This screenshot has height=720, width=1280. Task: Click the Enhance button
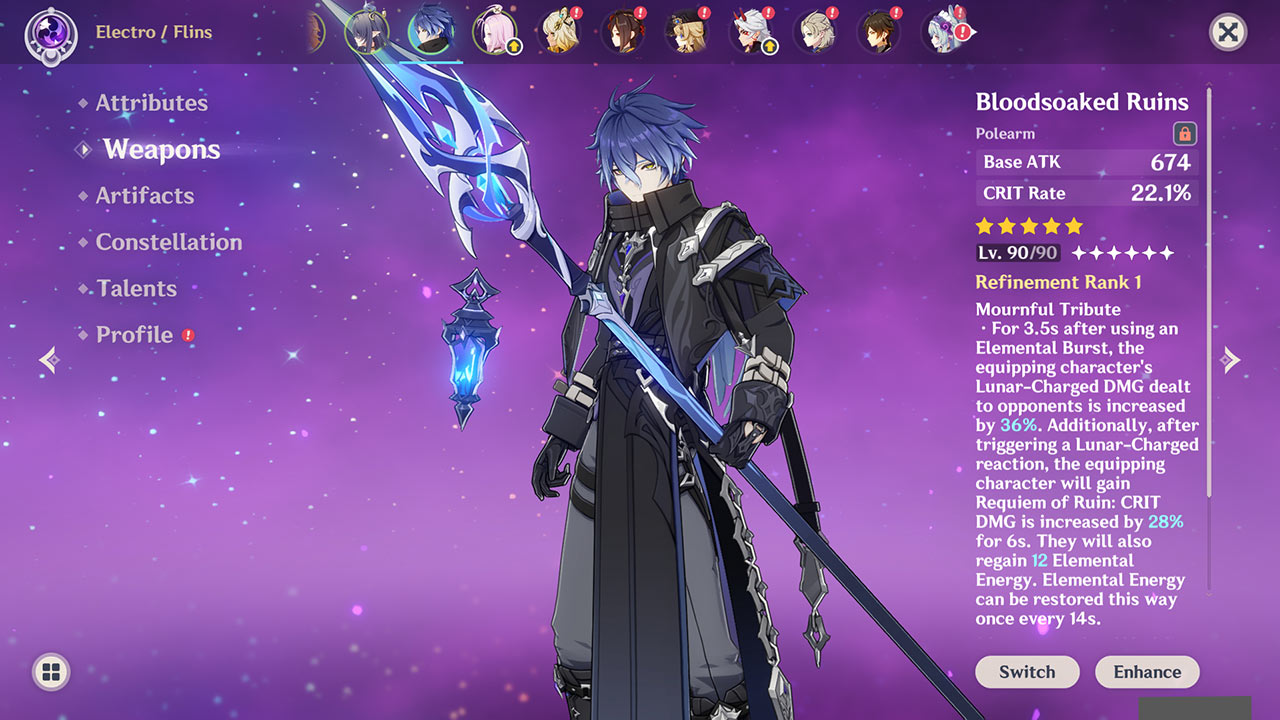pyautogui.click(x=1147, y=672)
